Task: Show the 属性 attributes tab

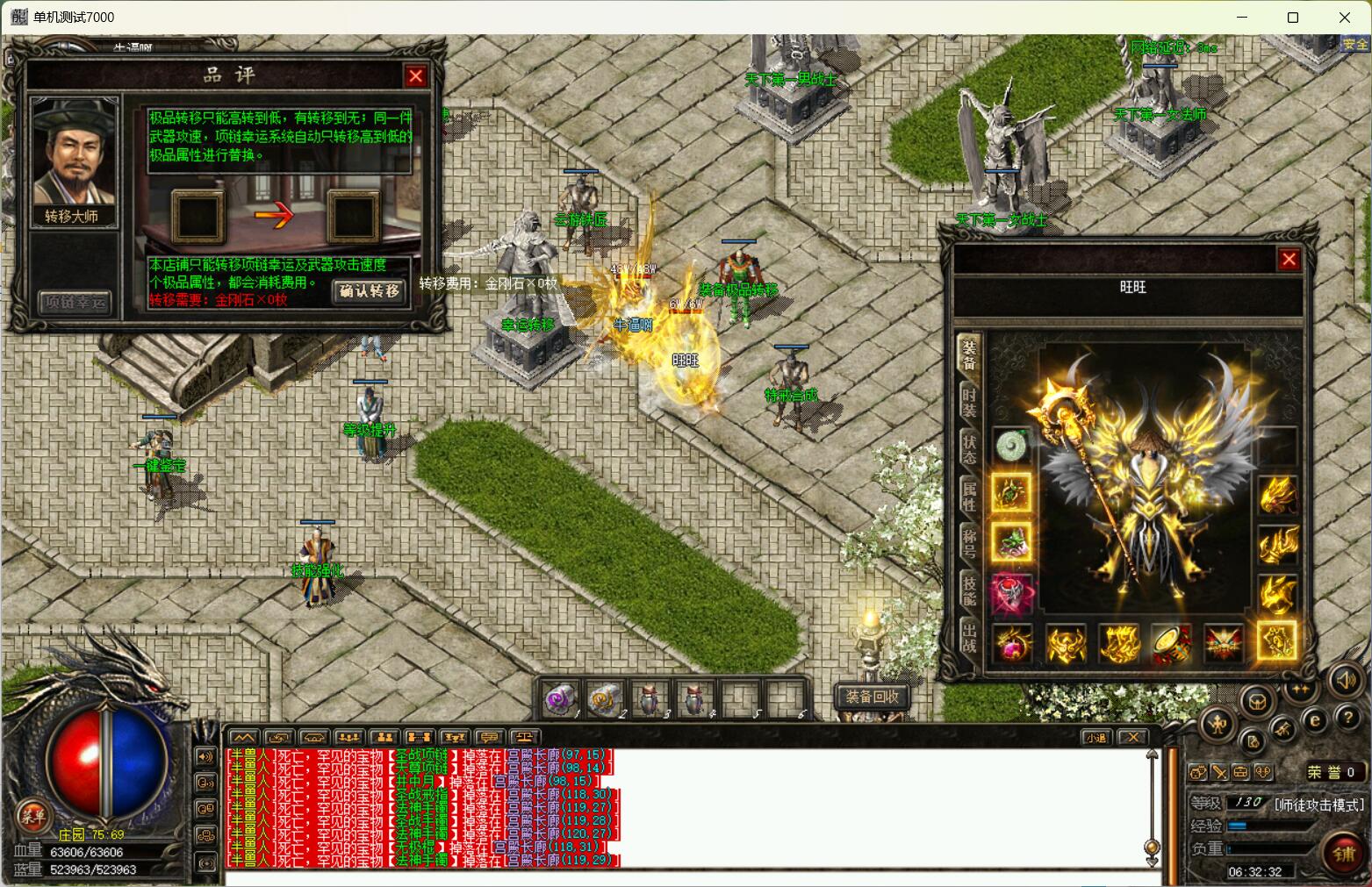Action: 969,496
